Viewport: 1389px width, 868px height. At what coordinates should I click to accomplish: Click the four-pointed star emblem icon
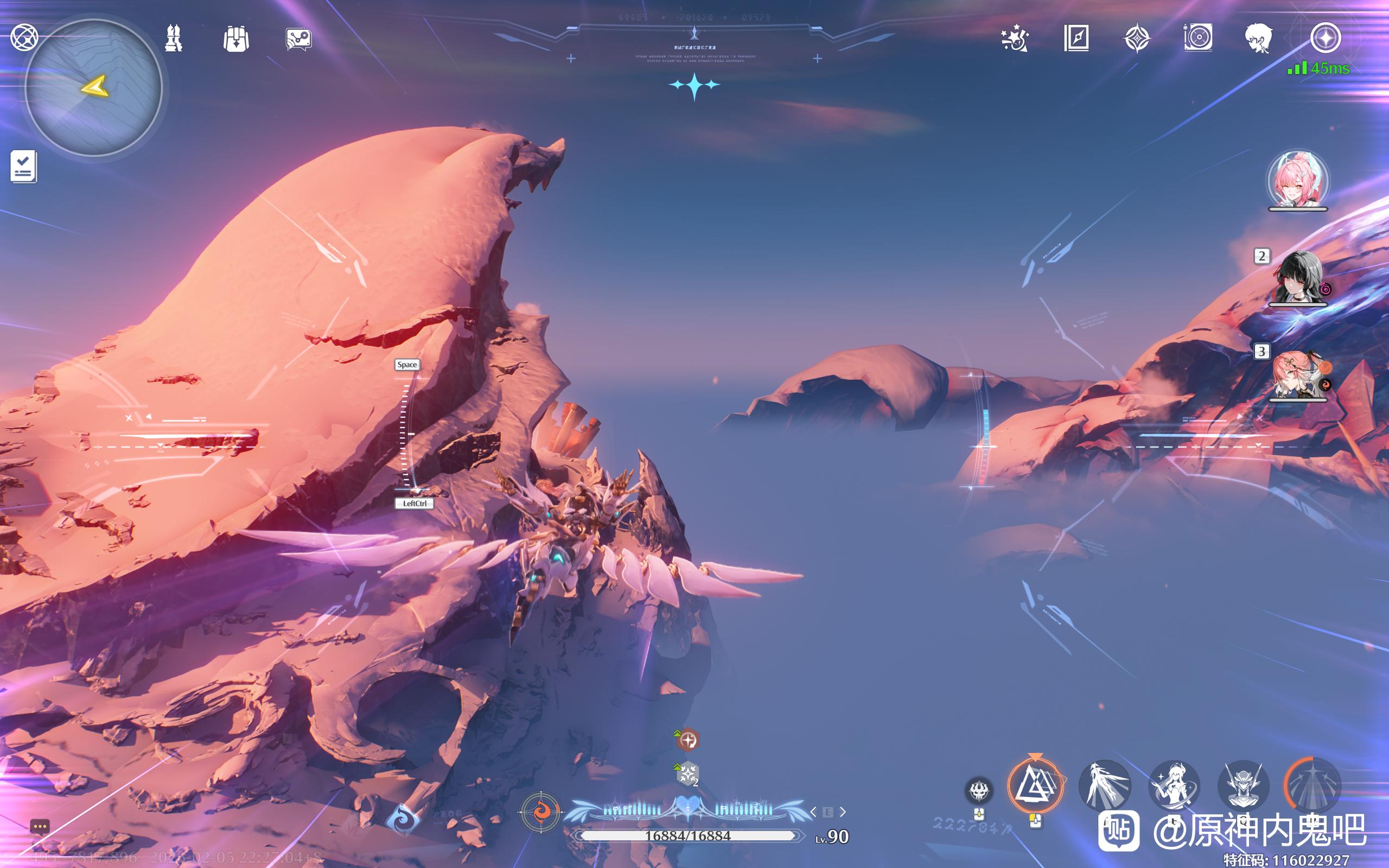tap(1137, 39)
